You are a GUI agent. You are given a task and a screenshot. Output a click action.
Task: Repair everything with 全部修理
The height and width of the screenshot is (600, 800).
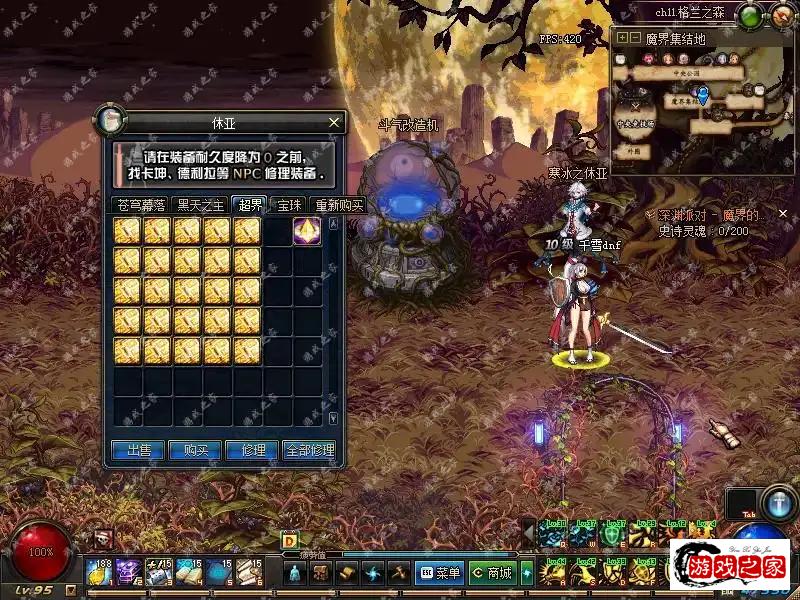pos(309,450)
